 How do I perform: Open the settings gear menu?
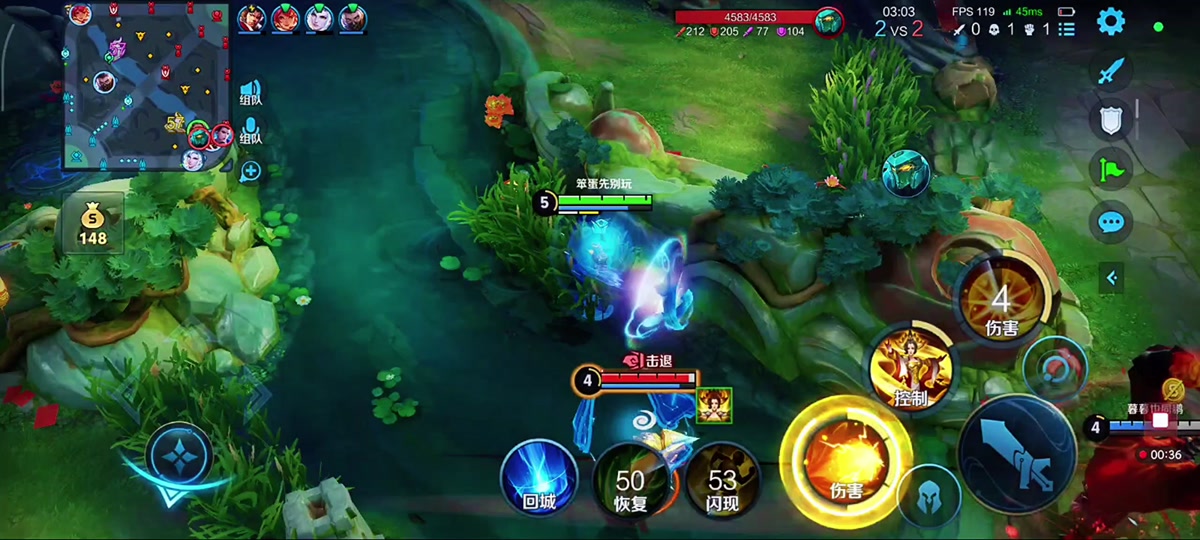[x=1111, y=21]
